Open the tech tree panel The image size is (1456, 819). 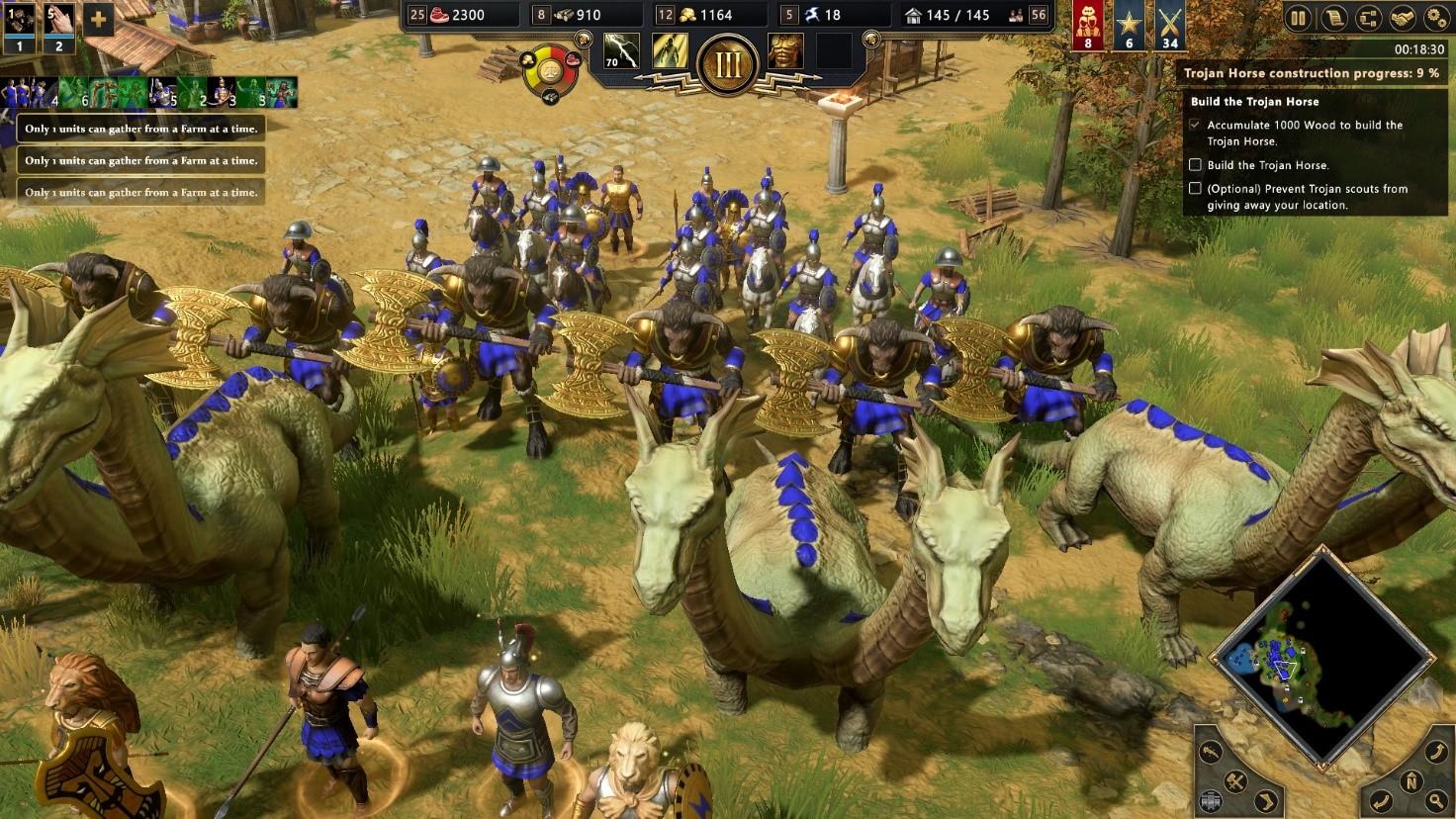[1369, 18]
